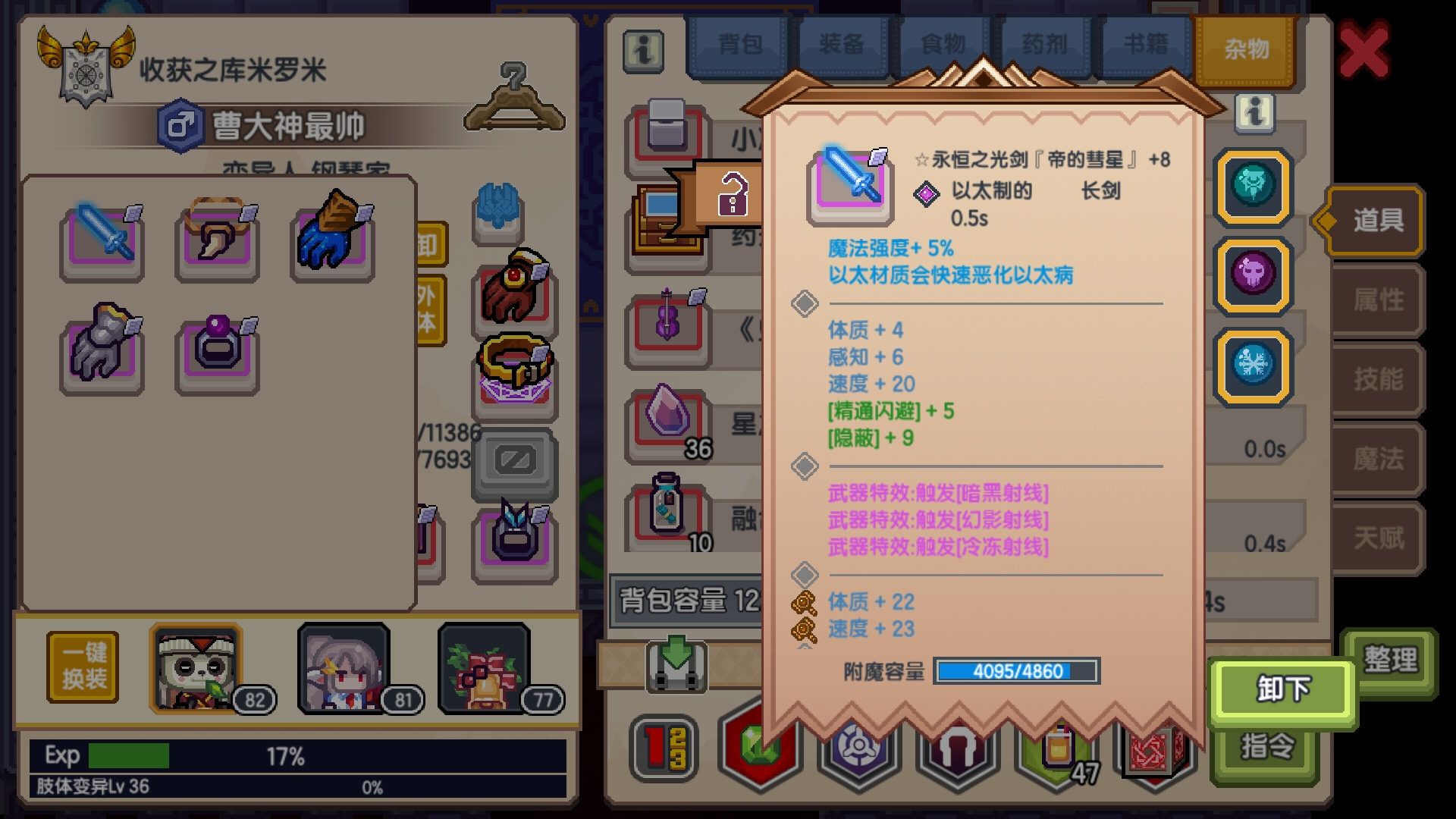Select the dark ring equipment icon

216,350
